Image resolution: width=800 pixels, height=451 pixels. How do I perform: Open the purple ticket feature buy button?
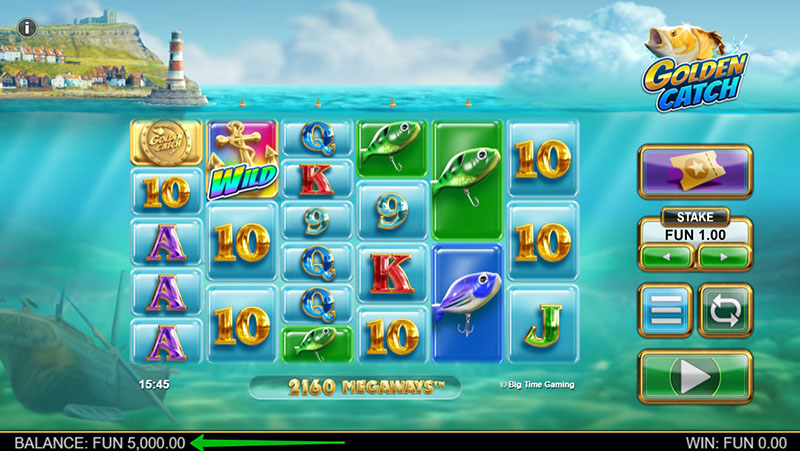click(695, 173)
